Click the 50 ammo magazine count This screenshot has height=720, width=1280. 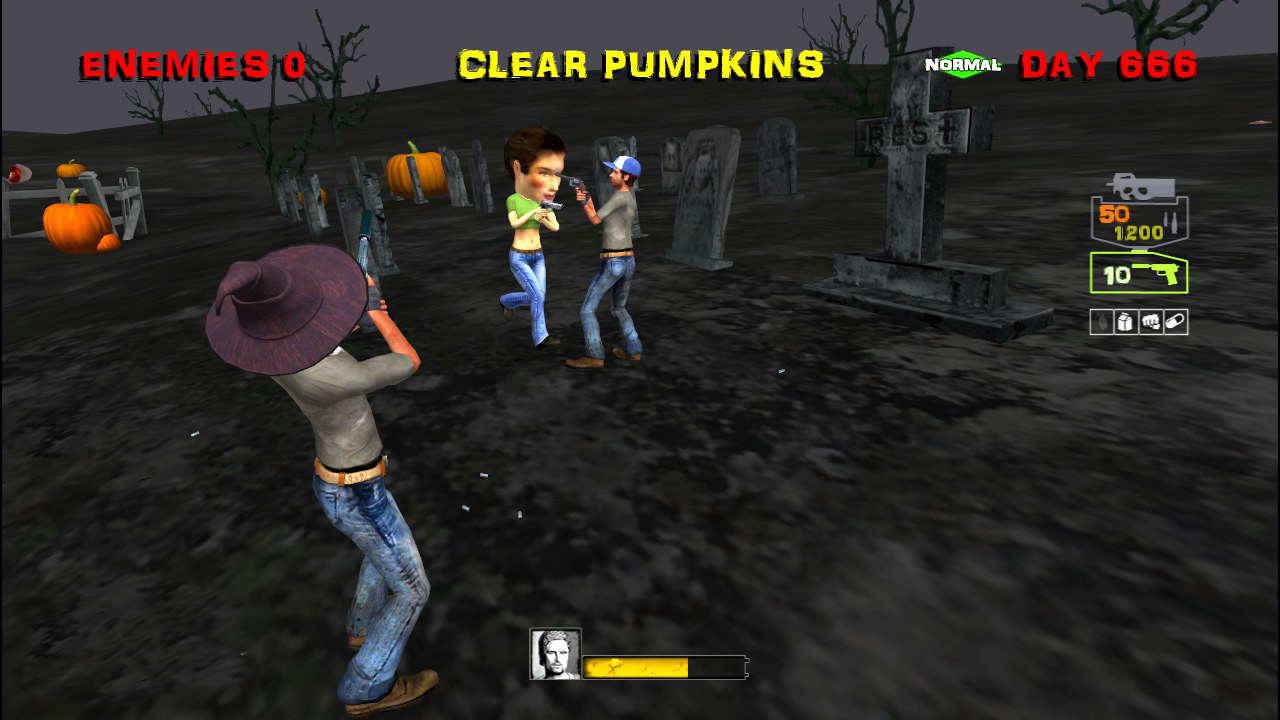click(1113, 214)
